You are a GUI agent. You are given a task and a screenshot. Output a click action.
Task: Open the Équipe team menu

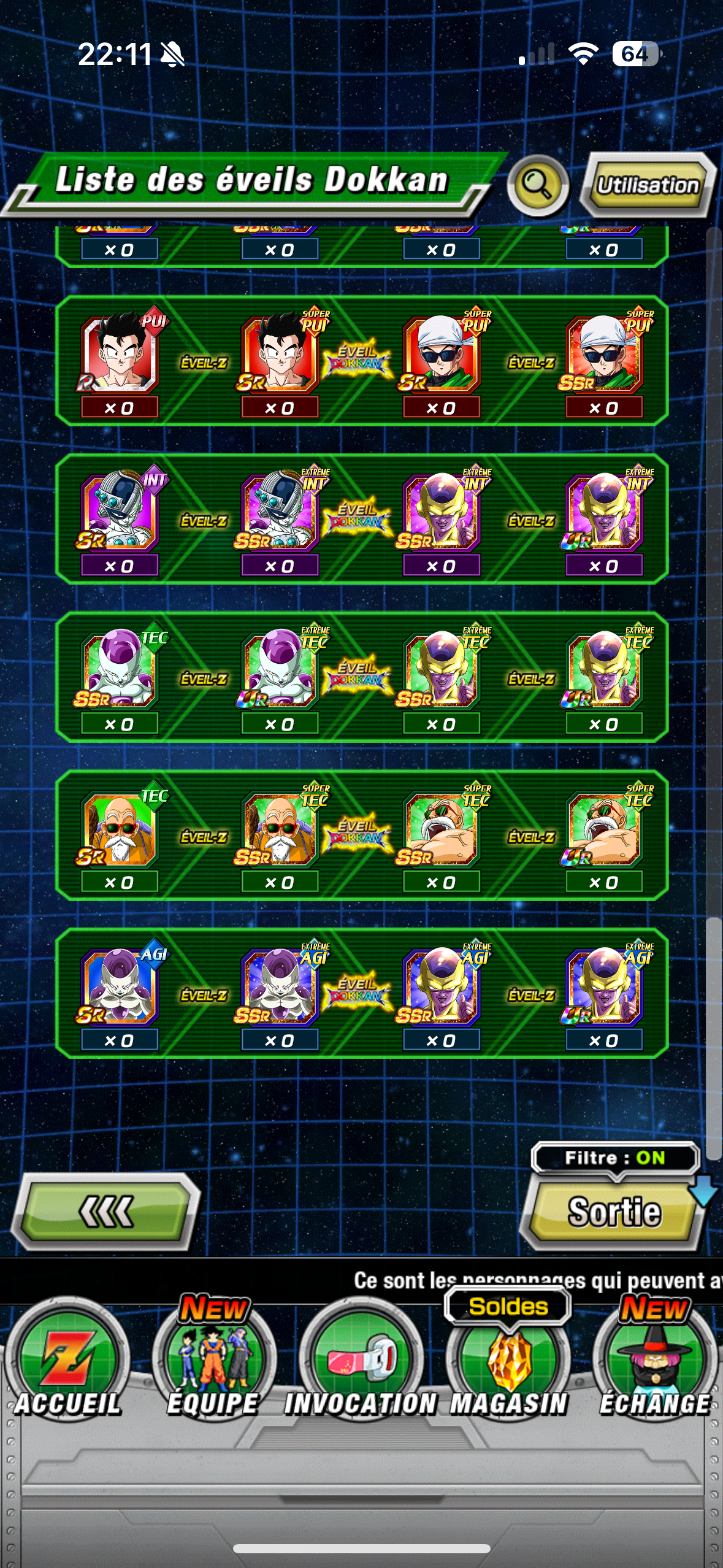pyautogui.click(x=213, y=1366)
